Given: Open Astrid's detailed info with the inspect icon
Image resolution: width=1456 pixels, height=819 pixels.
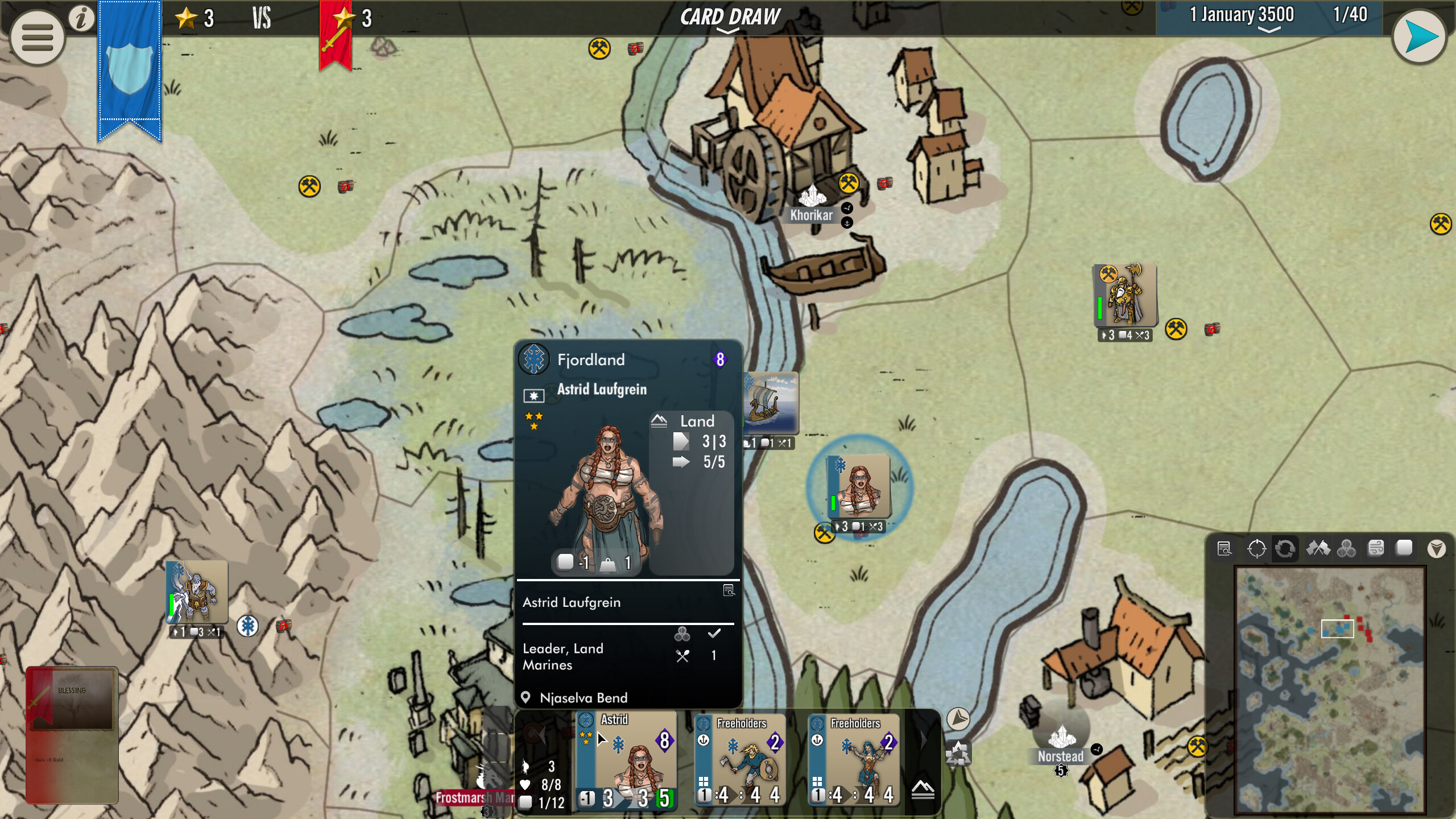Looking at the screenshot, I should tap(728, 590).
